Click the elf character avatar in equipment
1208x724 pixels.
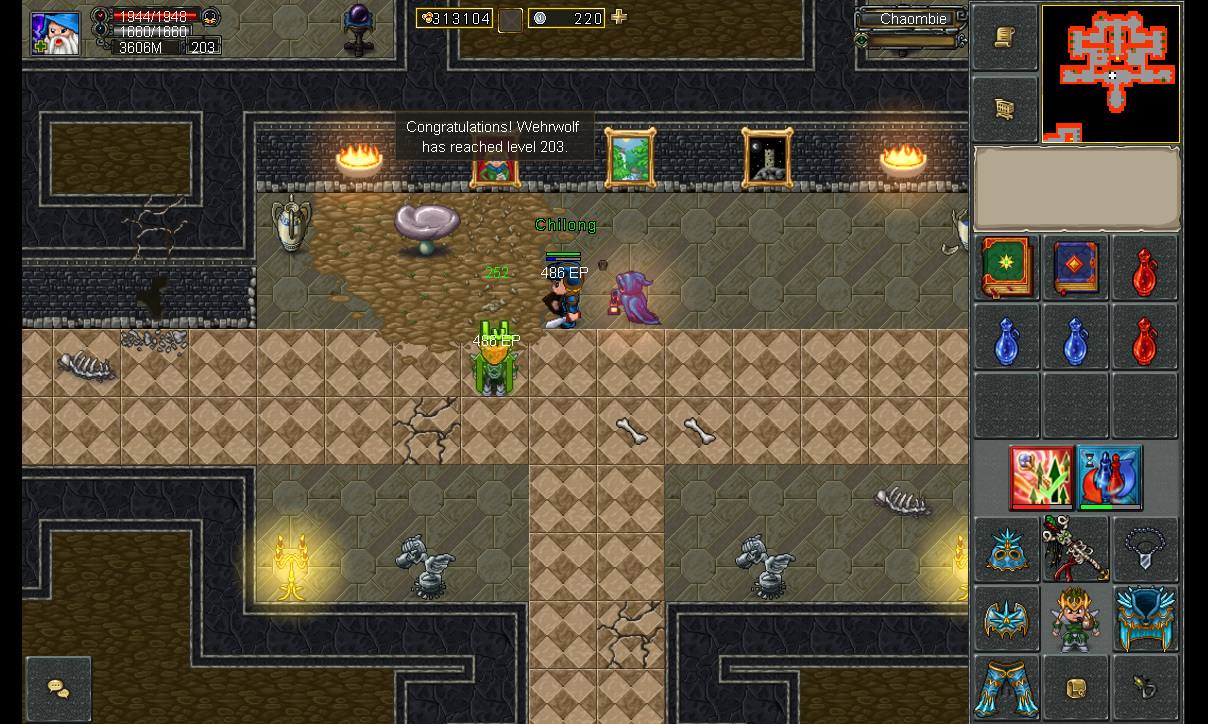[1076, 619]
